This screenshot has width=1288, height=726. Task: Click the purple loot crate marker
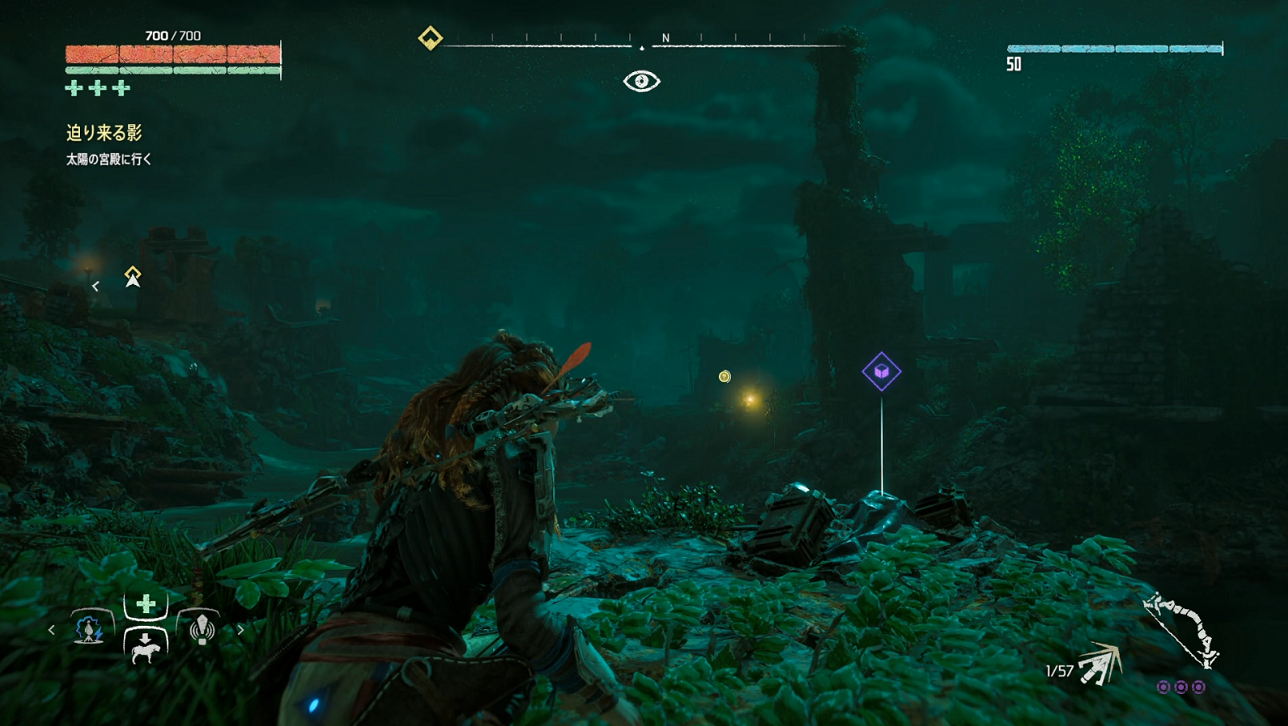point(881,372)
